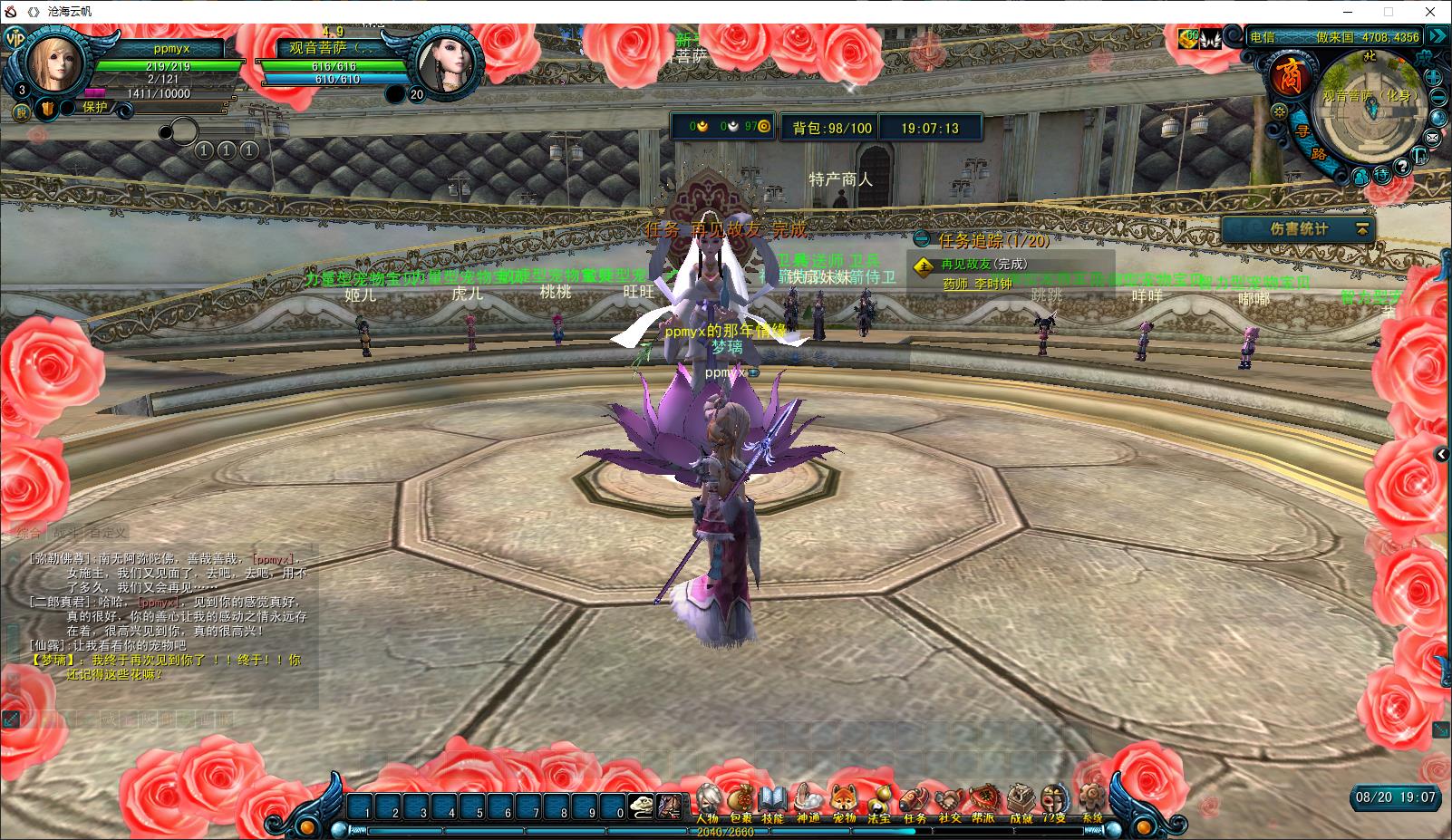1452x840 pixels.
Task: Open the 成就 achievements panel
Action: pos(1021,801)
